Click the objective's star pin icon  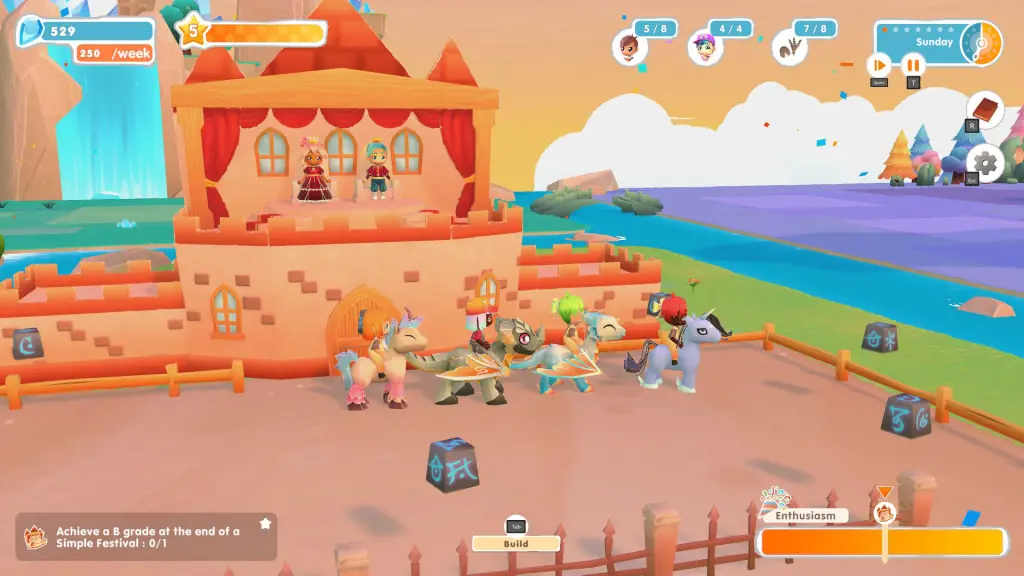click(x=265, y=523)
